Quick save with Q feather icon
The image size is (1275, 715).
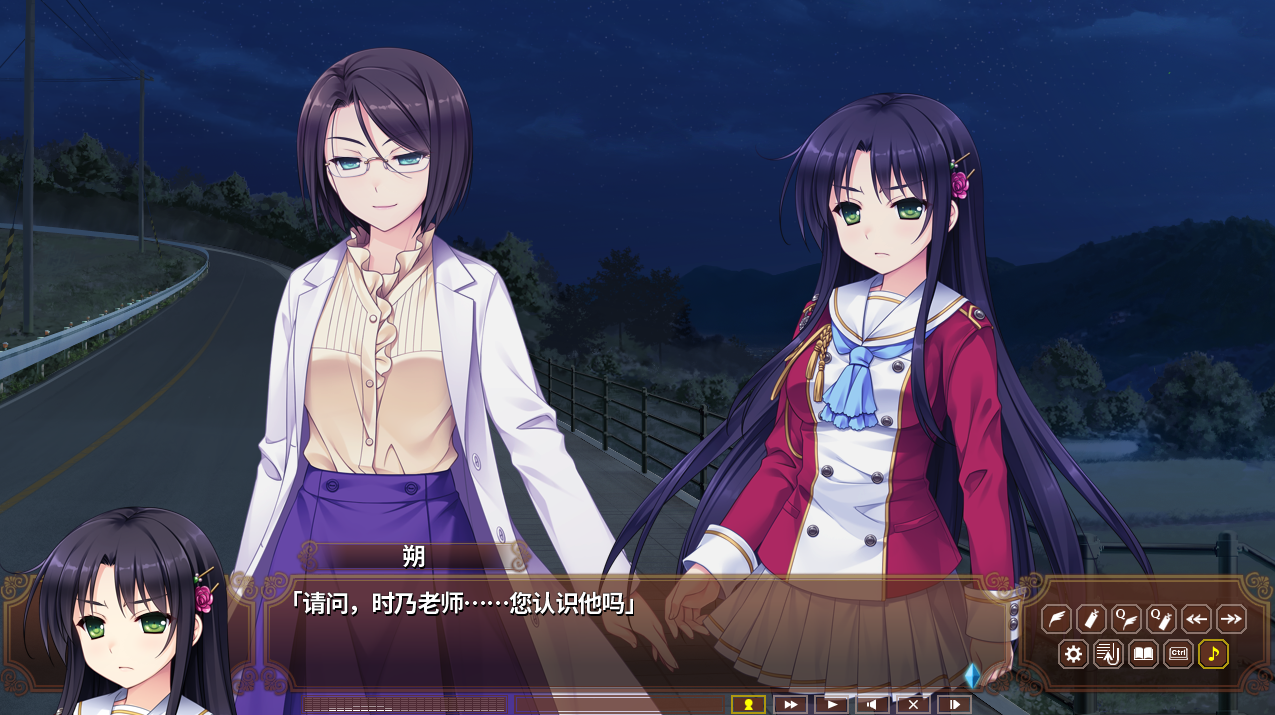point(1126,620)
